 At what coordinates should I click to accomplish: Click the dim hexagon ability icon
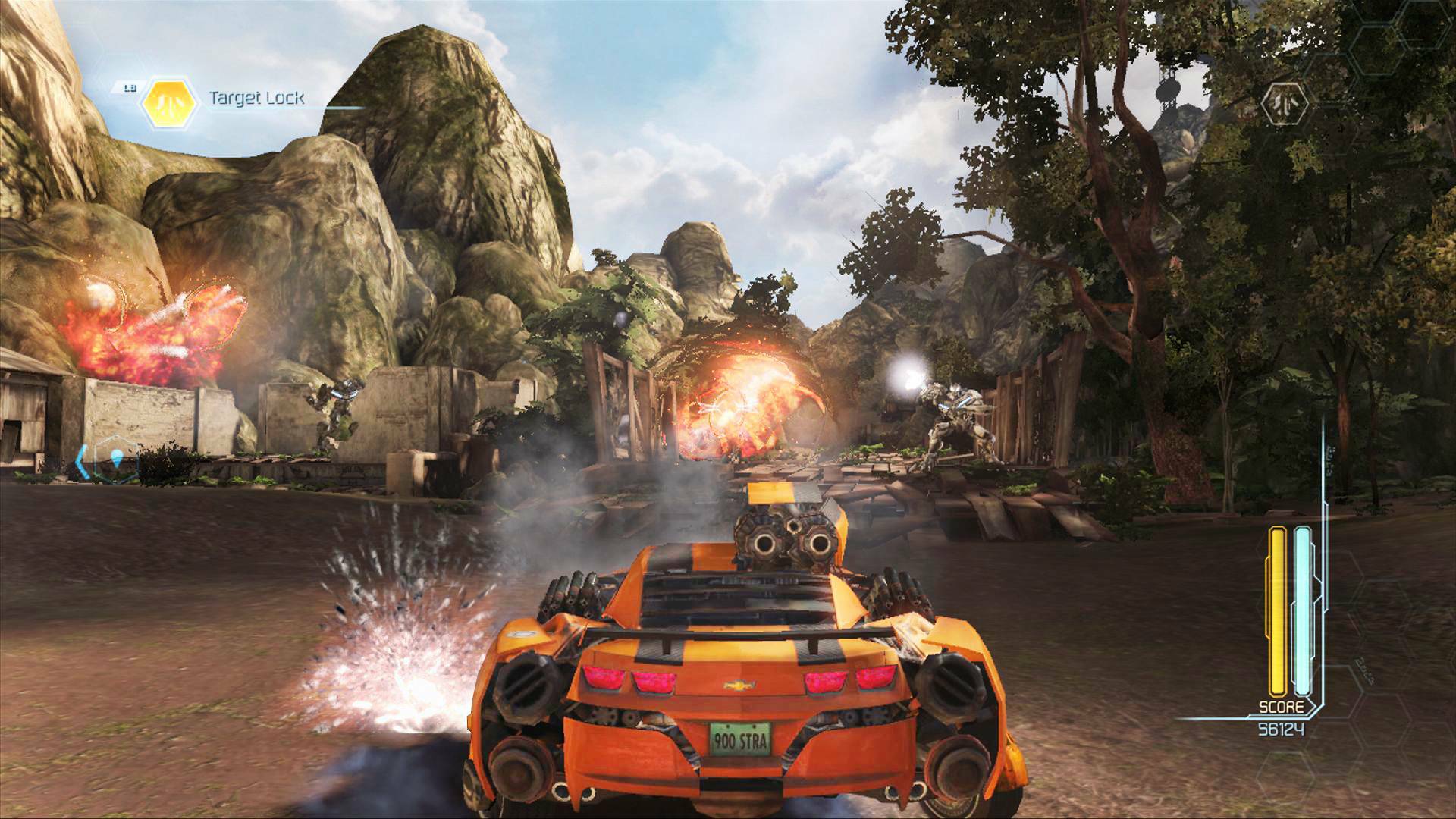[x=1286, y=103]
